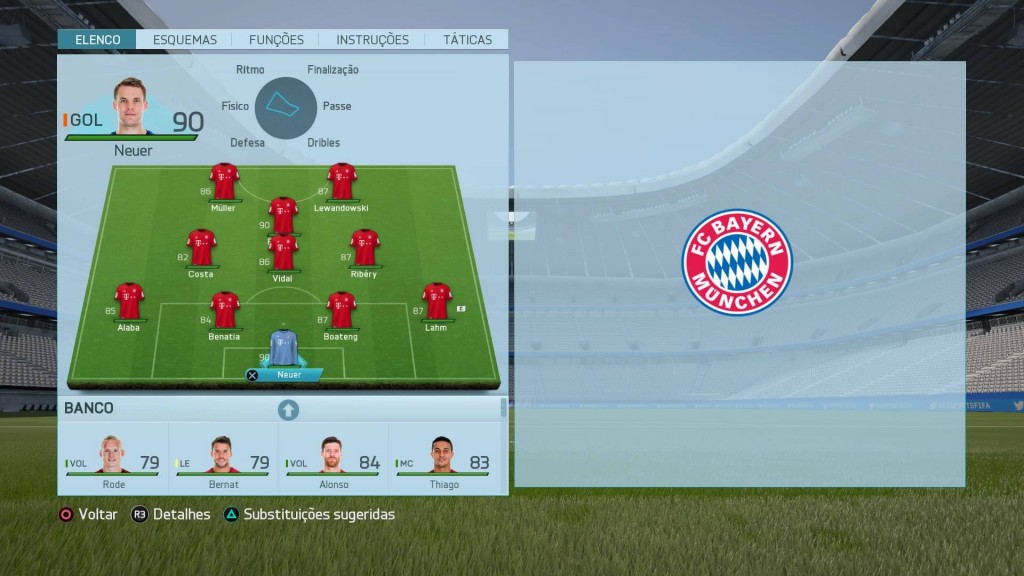
Task: Click the bench up-arrow button
Action: (288, 410)
